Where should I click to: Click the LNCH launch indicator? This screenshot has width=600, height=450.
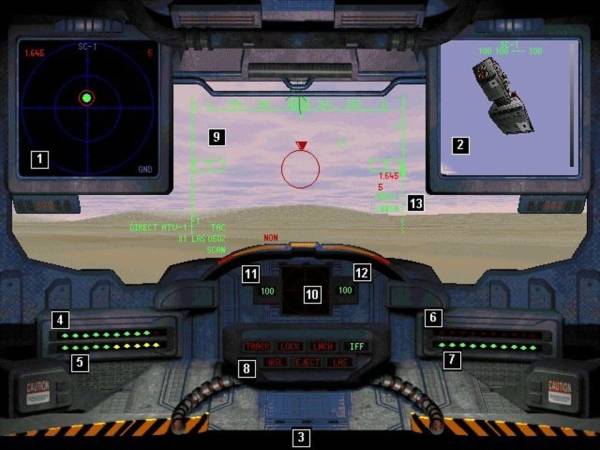[322, 346]
